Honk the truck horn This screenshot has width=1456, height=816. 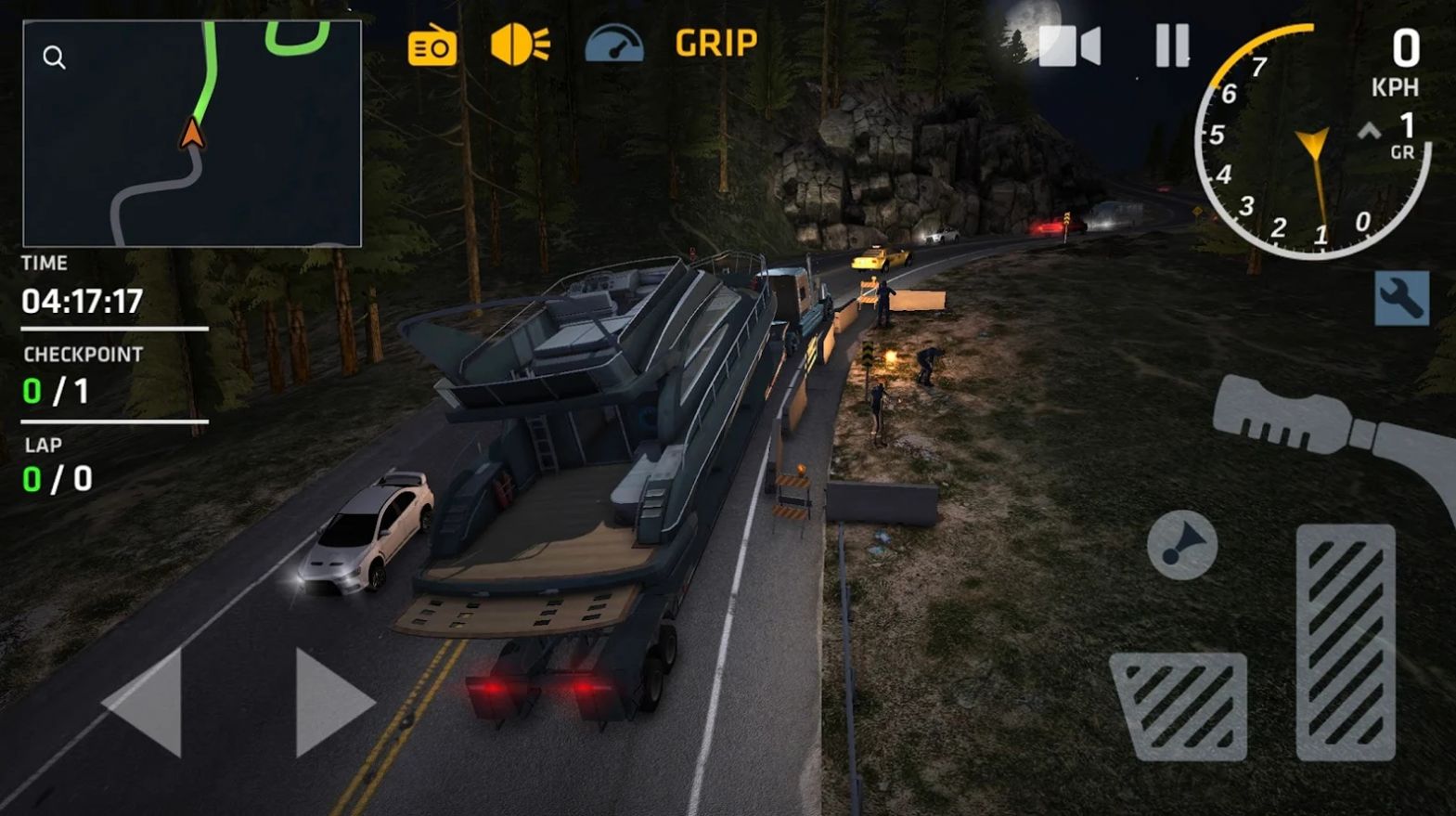pos(1180,543)
